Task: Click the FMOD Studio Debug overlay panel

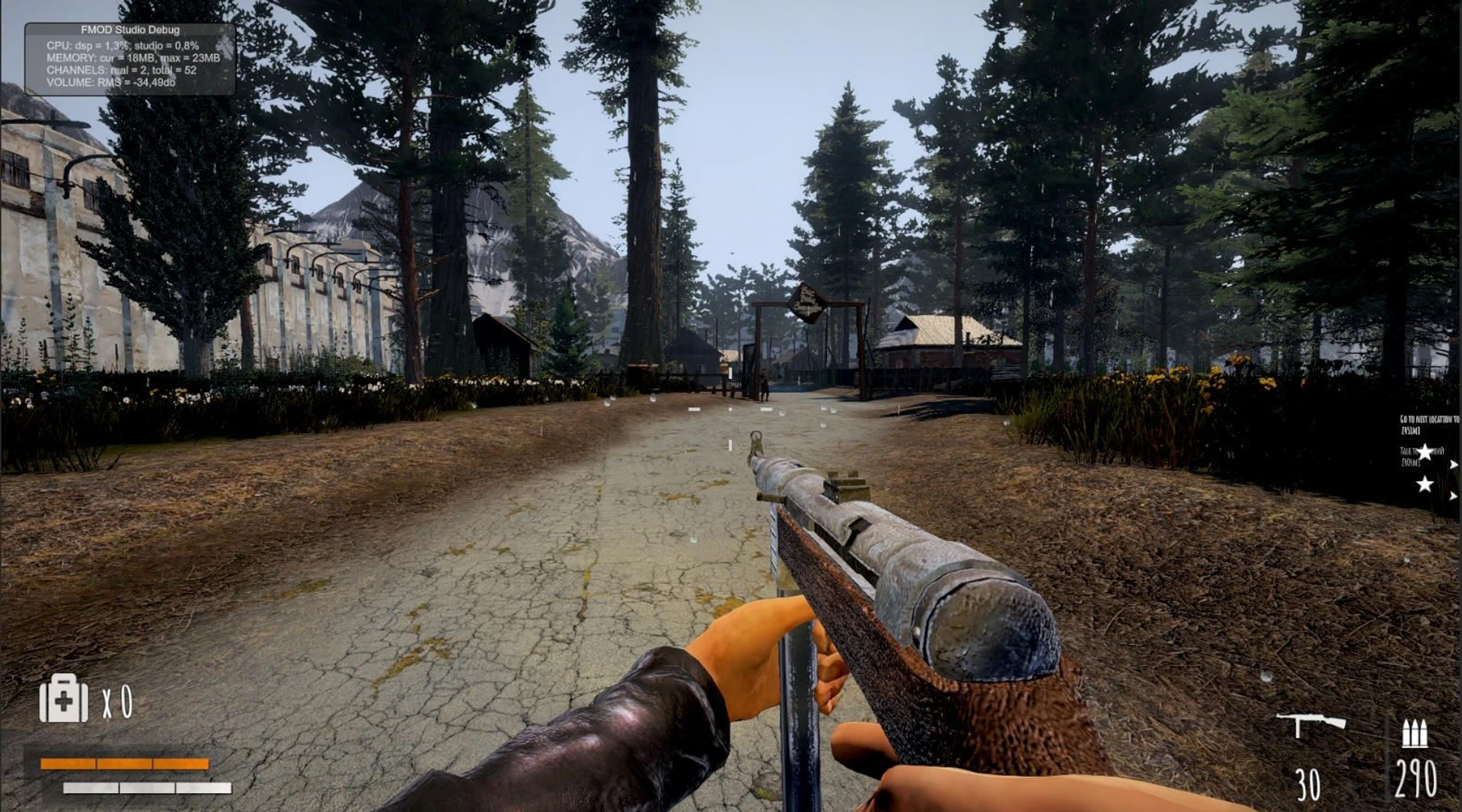Action: [130, 59]
